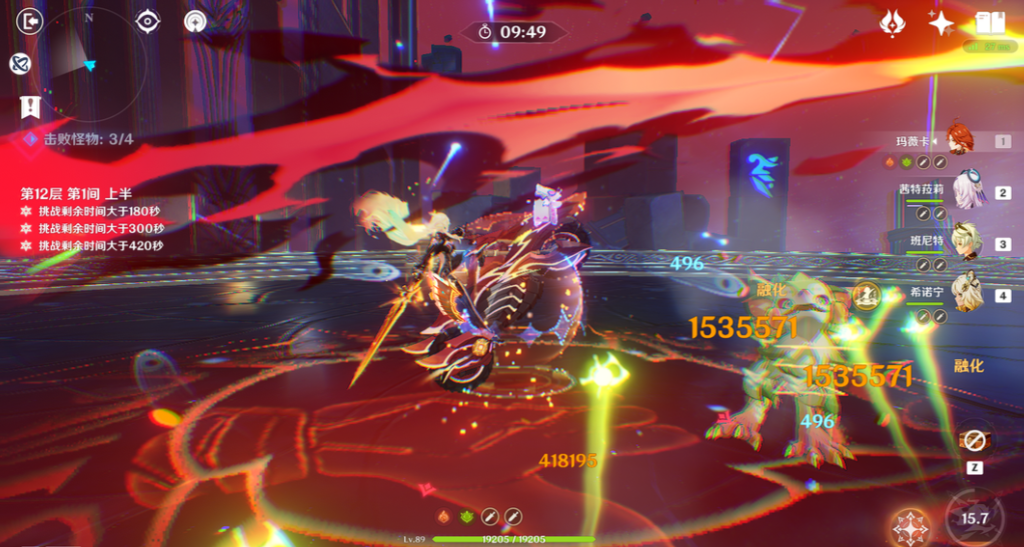Open the circular minimap
Image resolution: width=1024 pixels, height=547 pixels.
point(91,63)
